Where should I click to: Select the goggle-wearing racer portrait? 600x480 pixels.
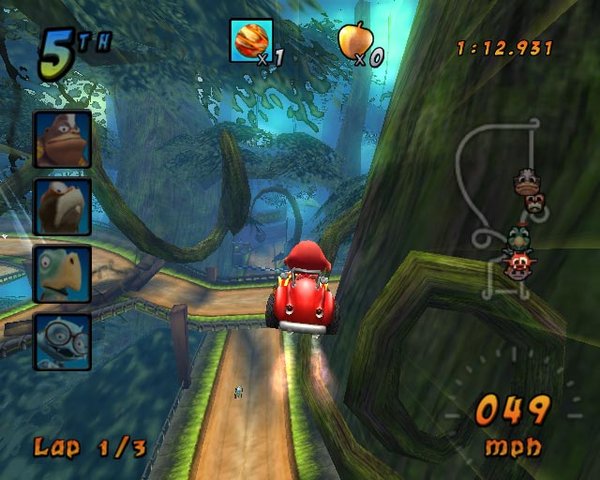tap(63, 340)
